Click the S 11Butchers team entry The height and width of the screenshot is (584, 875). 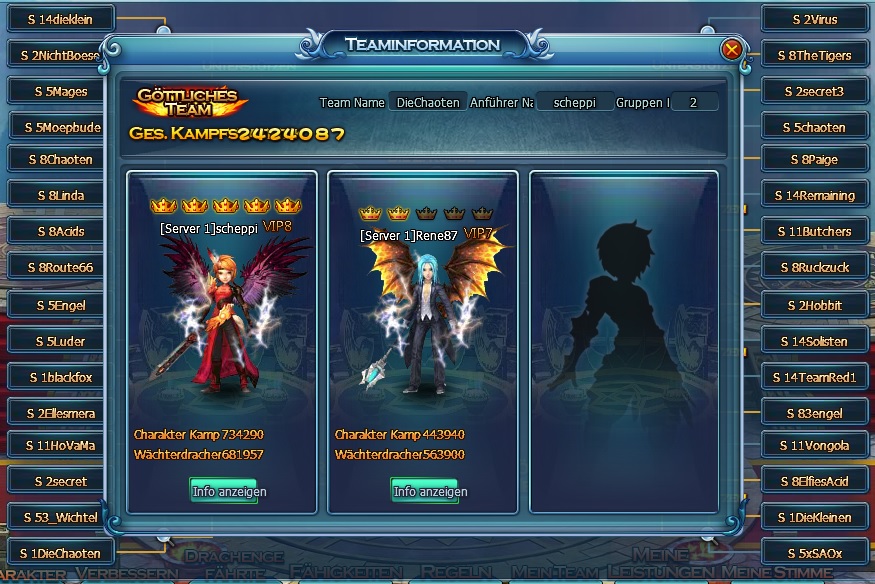point(813,231)
